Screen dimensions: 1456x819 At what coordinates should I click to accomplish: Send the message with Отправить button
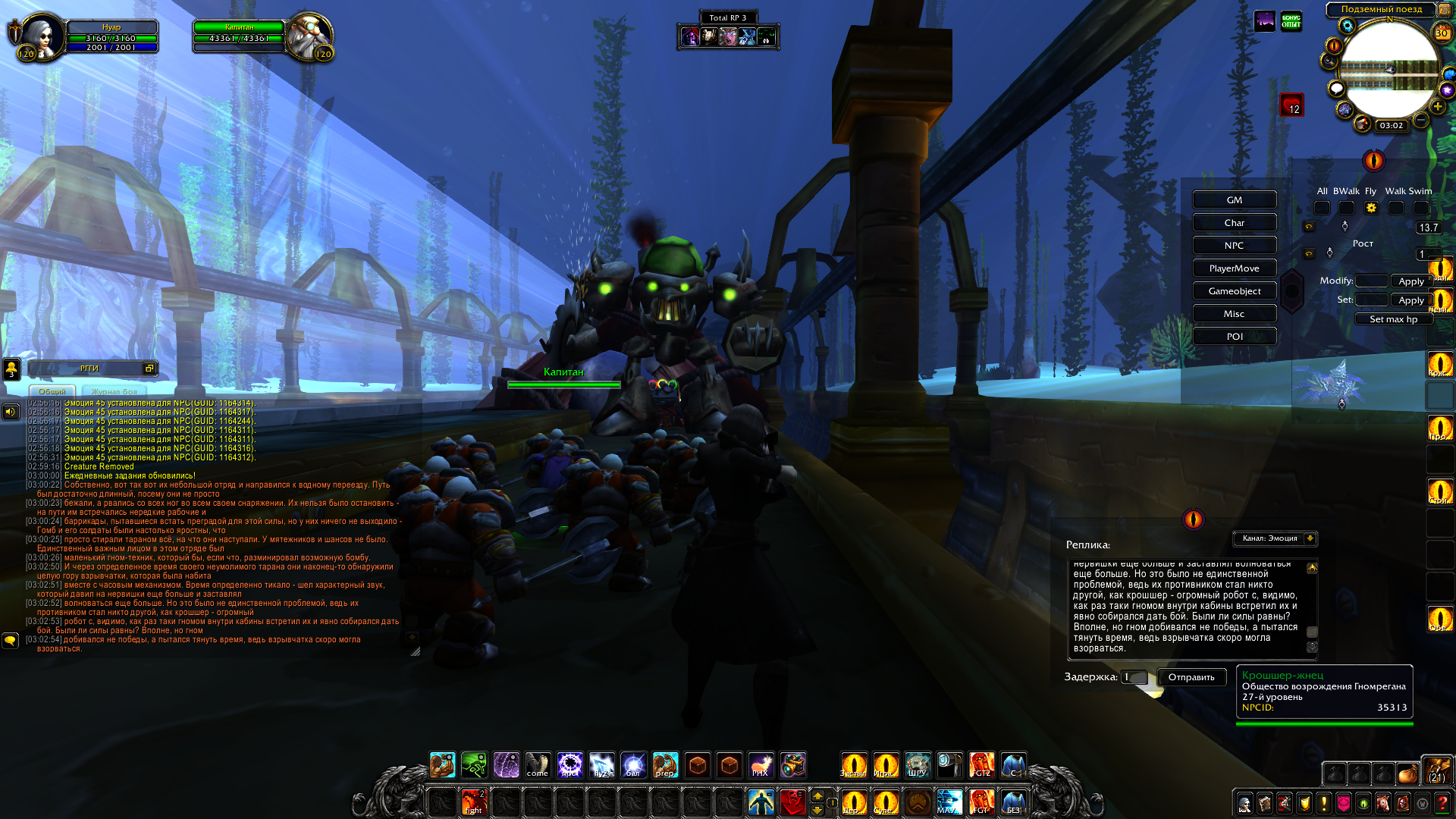(1191, 677)
